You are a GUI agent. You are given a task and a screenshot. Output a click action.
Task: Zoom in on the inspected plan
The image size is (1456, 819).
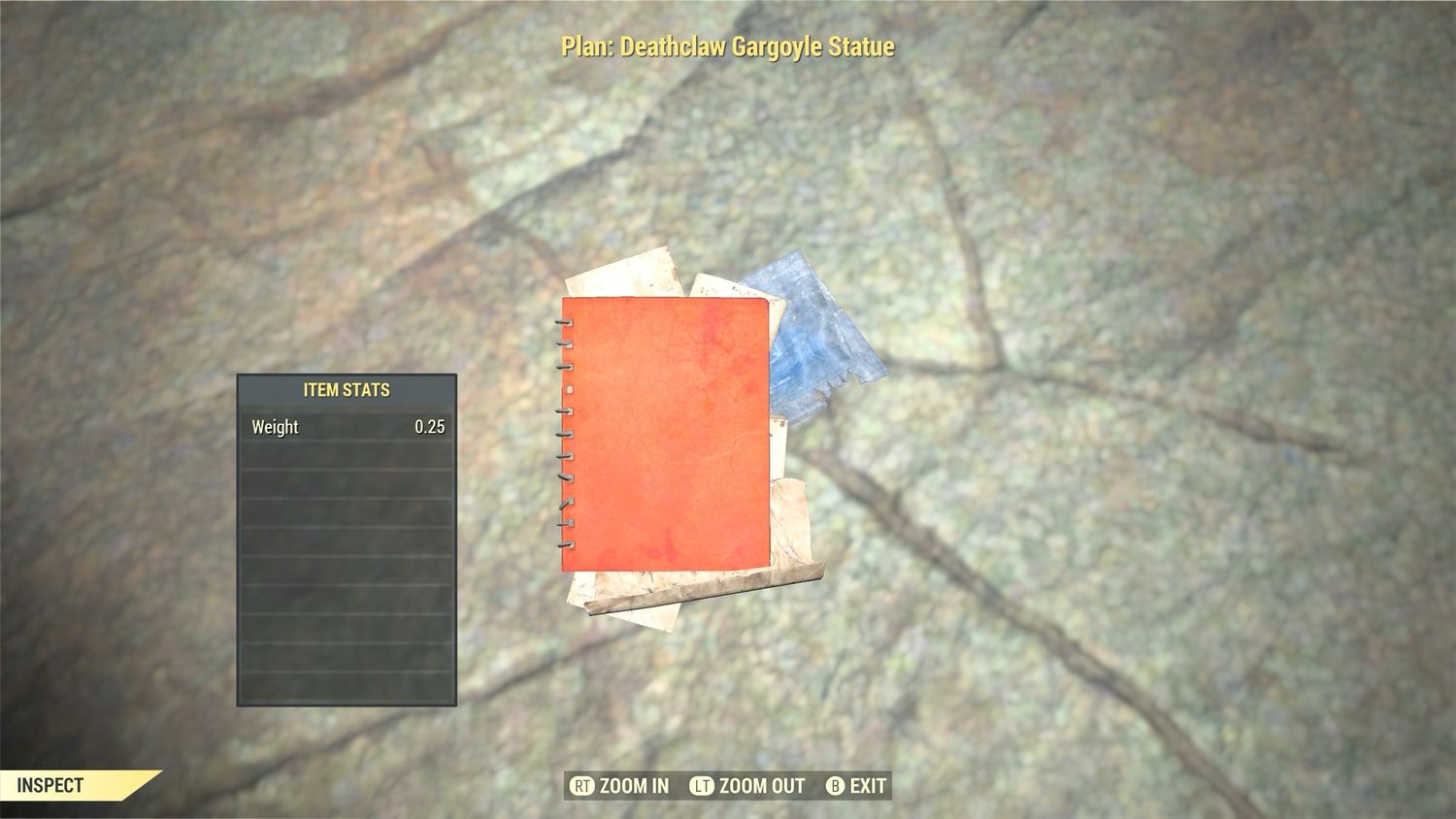pyautogui.click(x=620, y=786)
